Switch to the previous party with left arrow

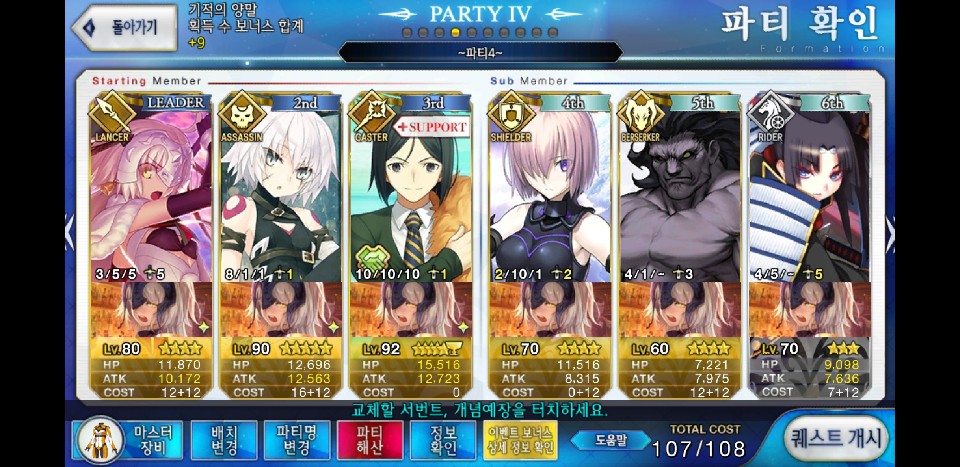click(69, 233)
